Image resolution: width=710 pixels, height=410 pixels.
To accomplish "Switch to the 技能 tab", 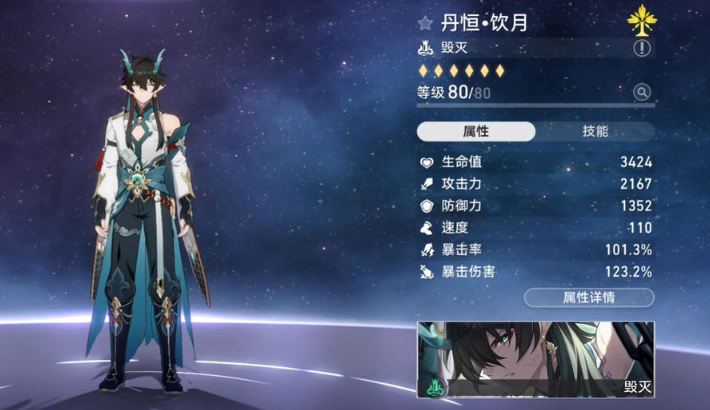I will pyautogui.click(x=595, y=132).
